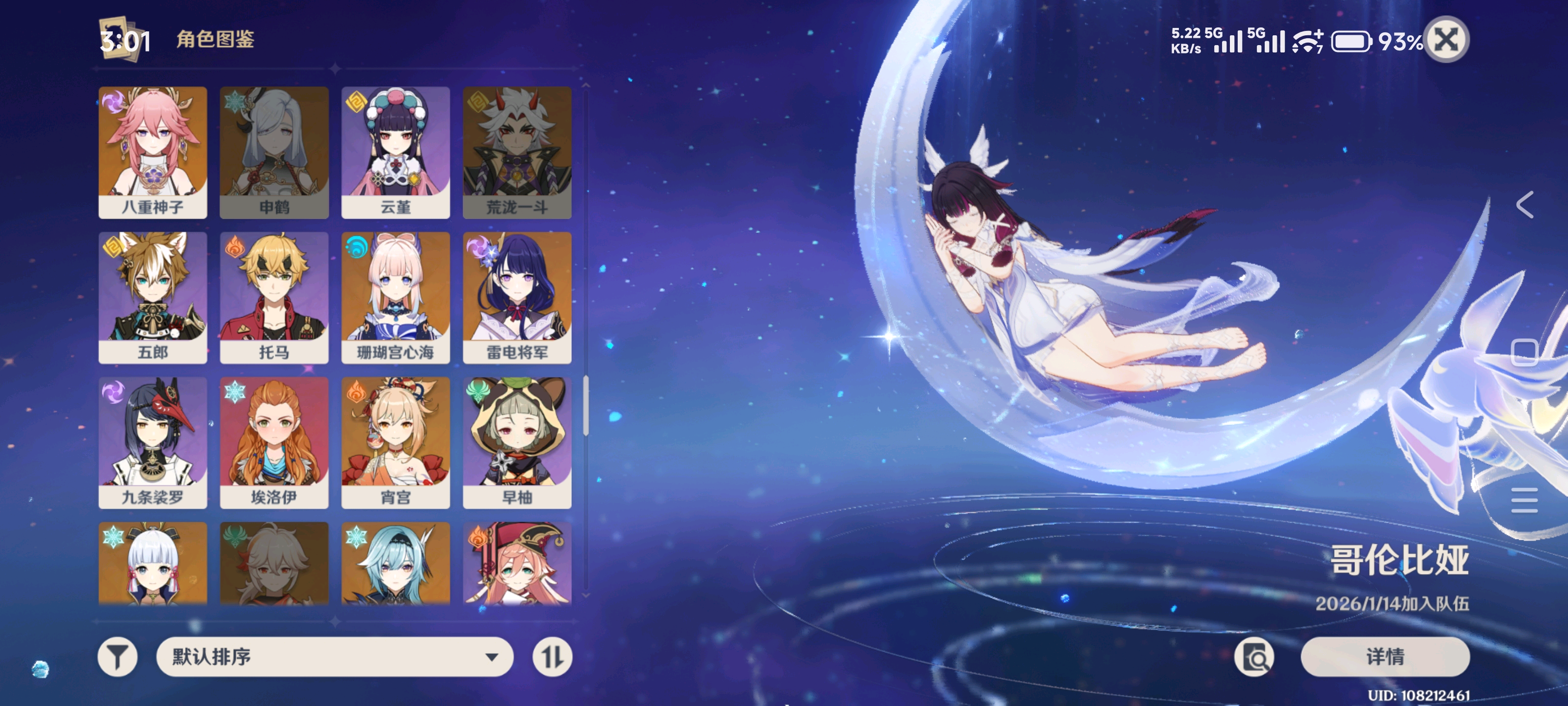Close the character archive screen
This screenshot has height=706, width=1568.
1446,40
